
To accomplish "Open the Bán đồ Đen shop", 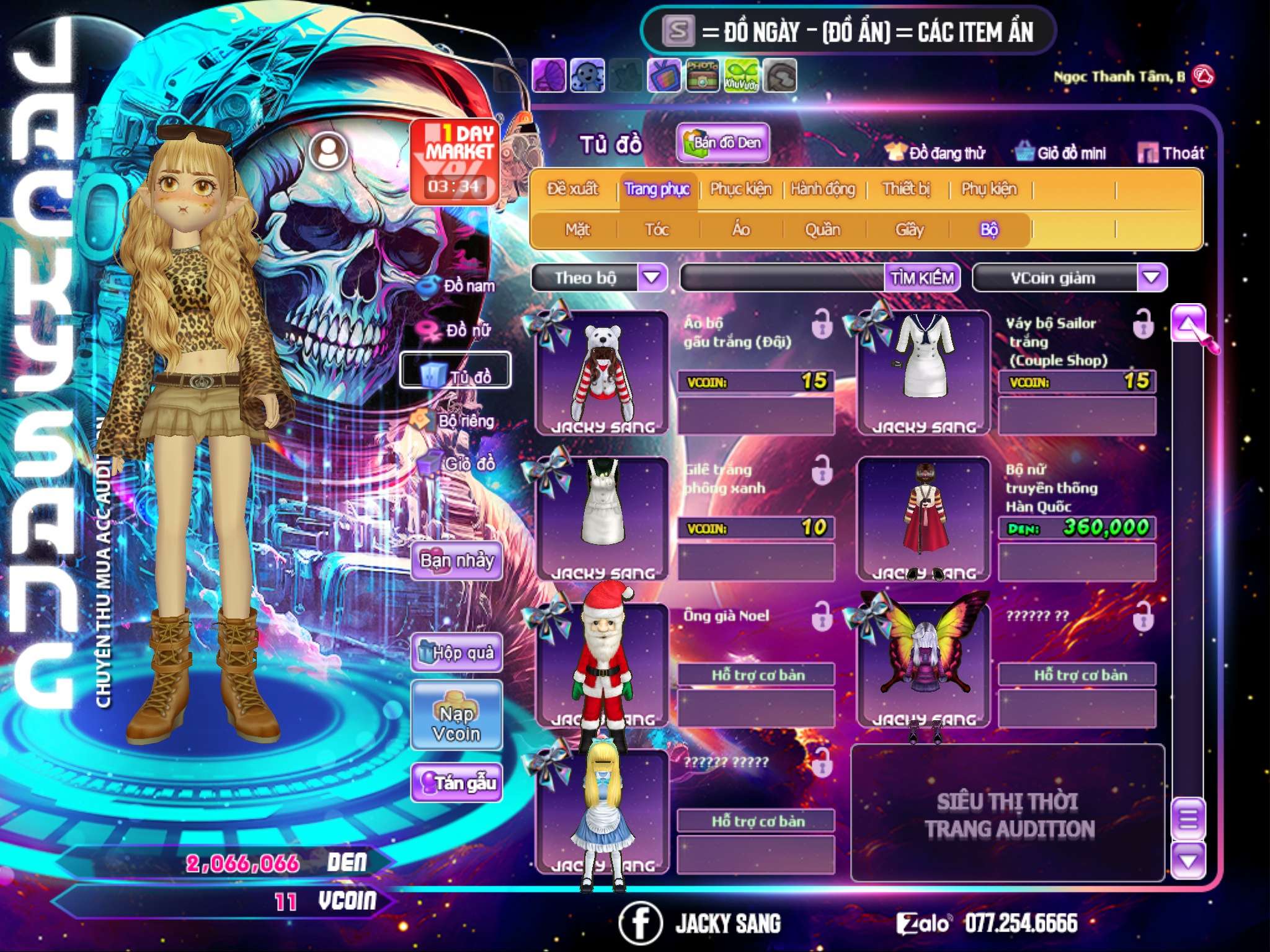I will click(722, 143).
